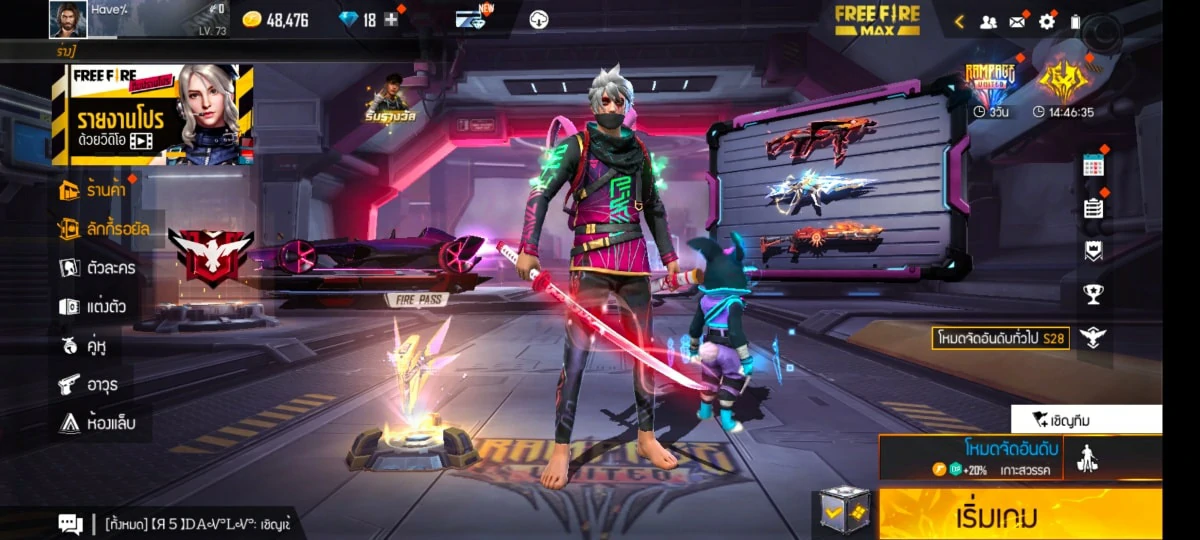Open the friends list icon
Viewport: 1200px width, 540px height.
coord(988,21)
